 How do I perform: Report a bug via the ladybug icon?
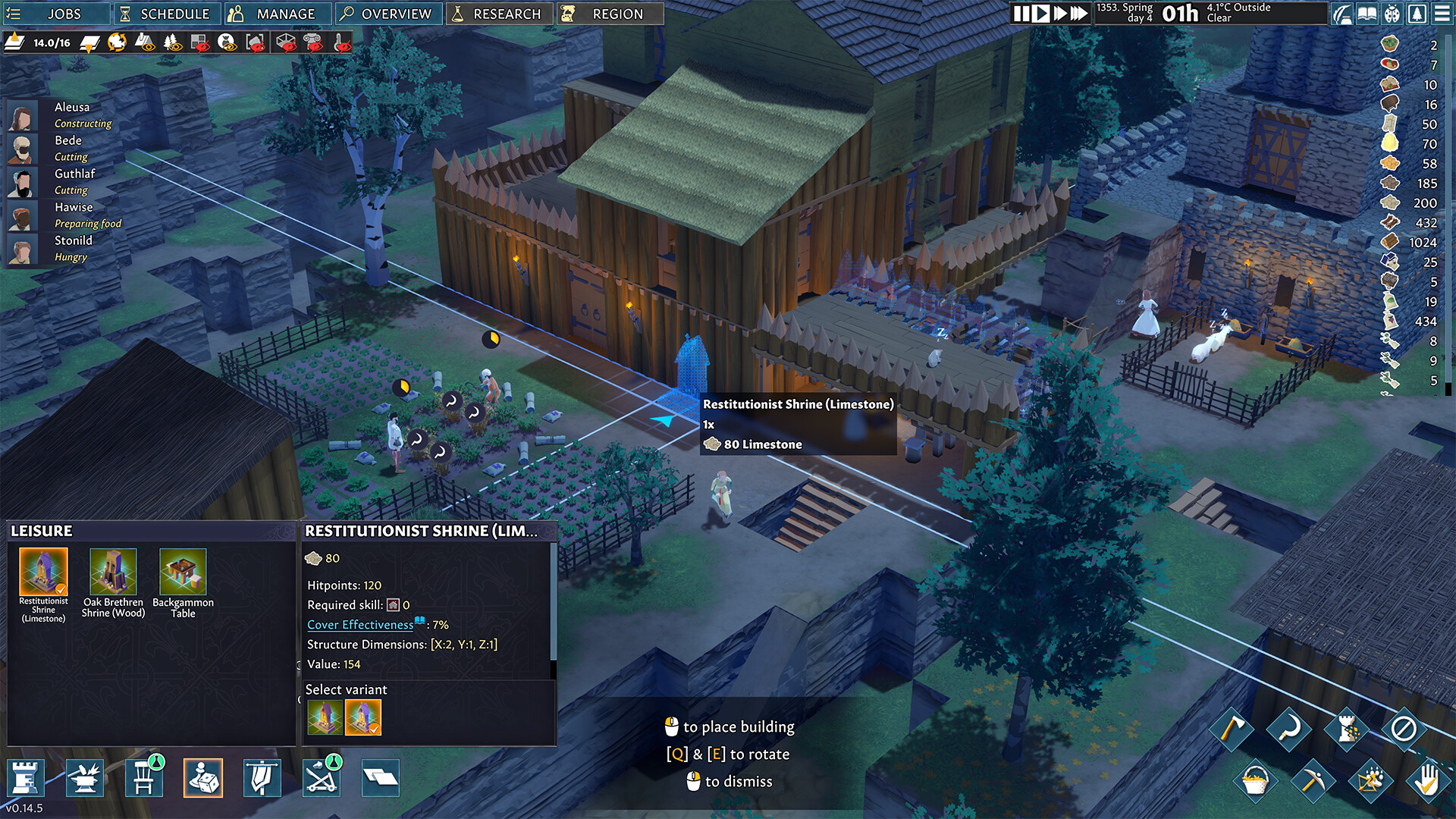tap(1392, 13)
